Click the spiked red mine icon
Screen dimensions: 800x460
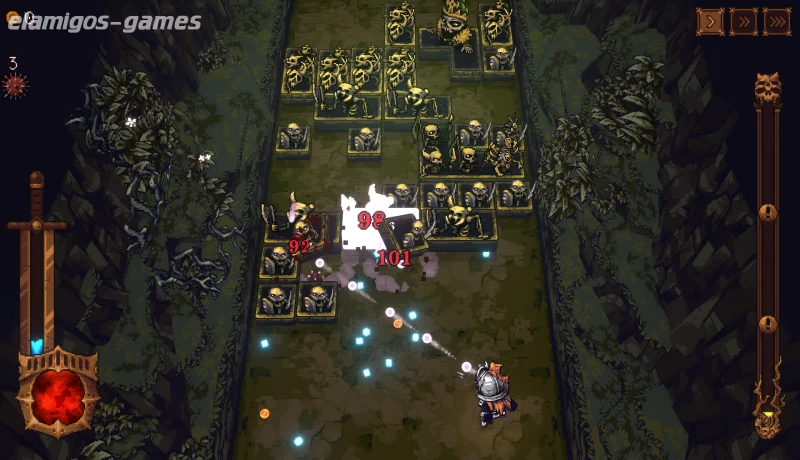click(14, 85)
